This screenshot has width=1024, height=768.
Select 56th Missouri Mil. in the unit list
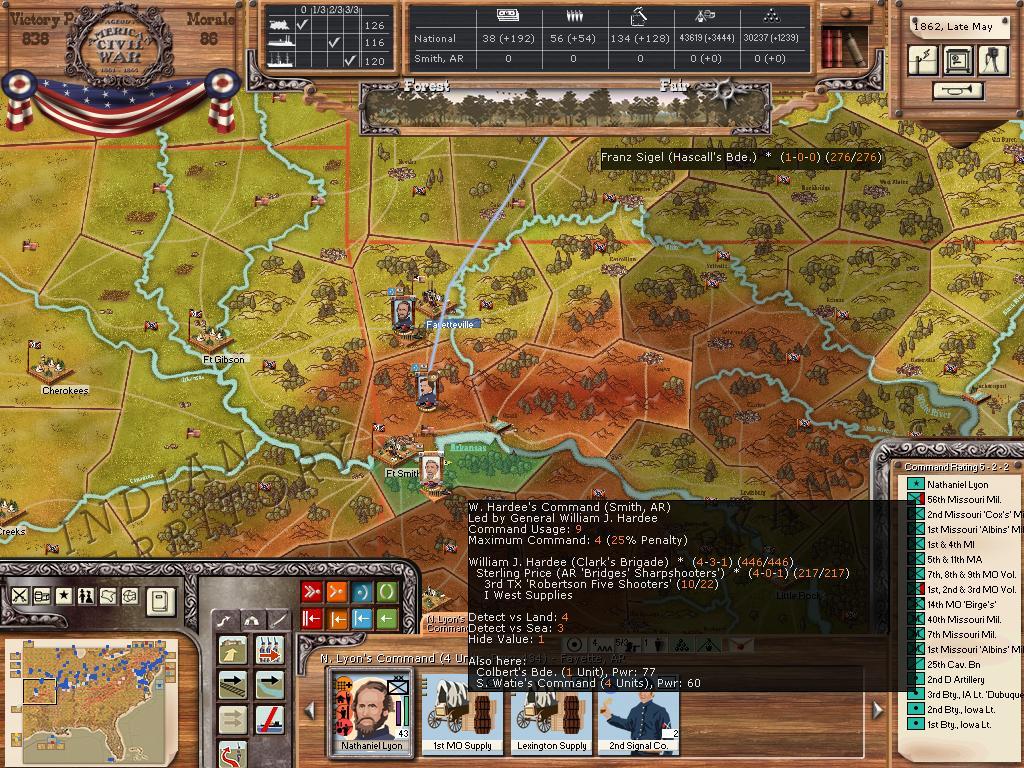pos(964,499)
